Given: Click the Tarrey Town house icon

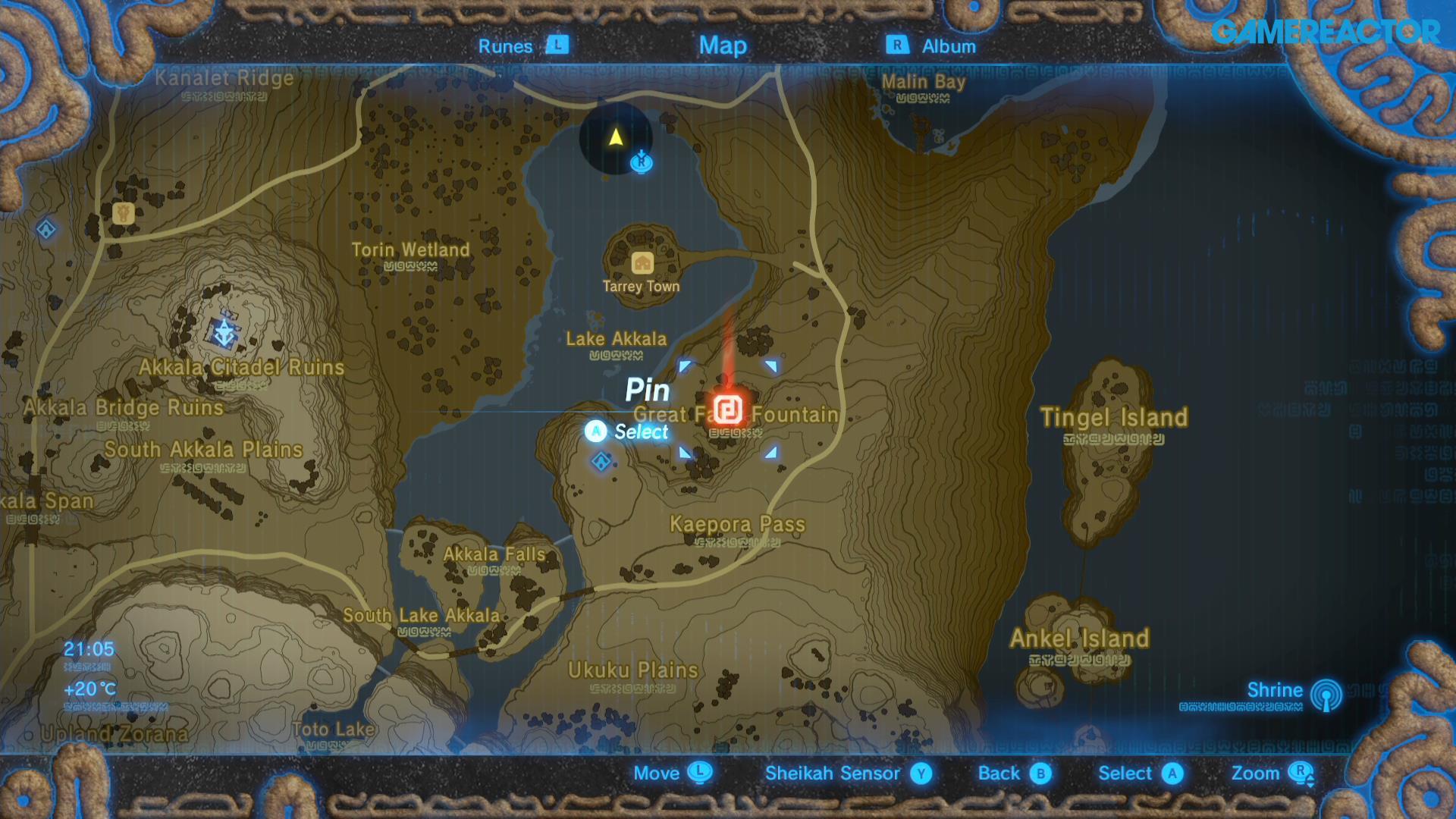Looking at the screenshot, I should coord(642,262).
